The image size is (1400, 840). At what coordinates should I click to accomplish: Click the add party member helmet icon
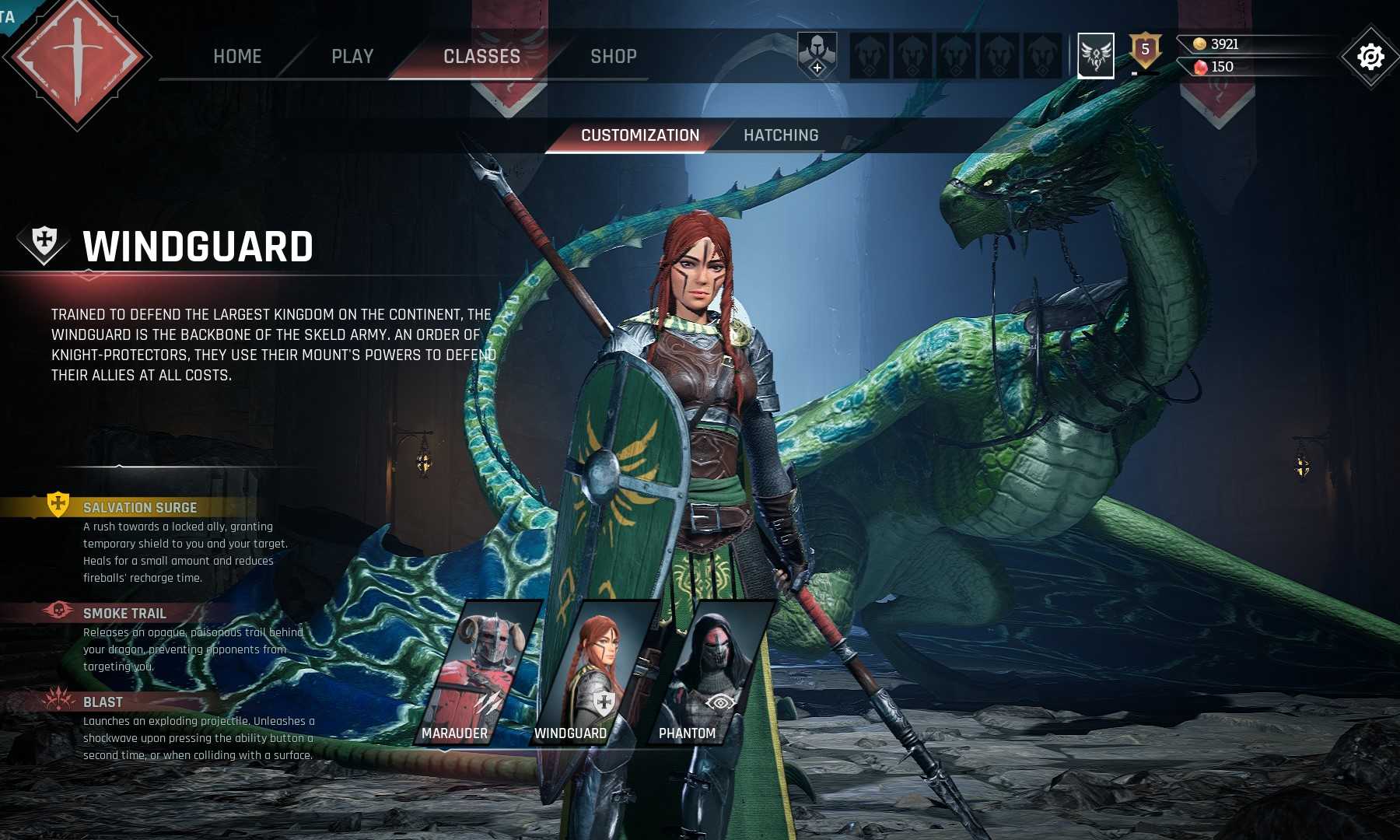click(x=817, y=55)
